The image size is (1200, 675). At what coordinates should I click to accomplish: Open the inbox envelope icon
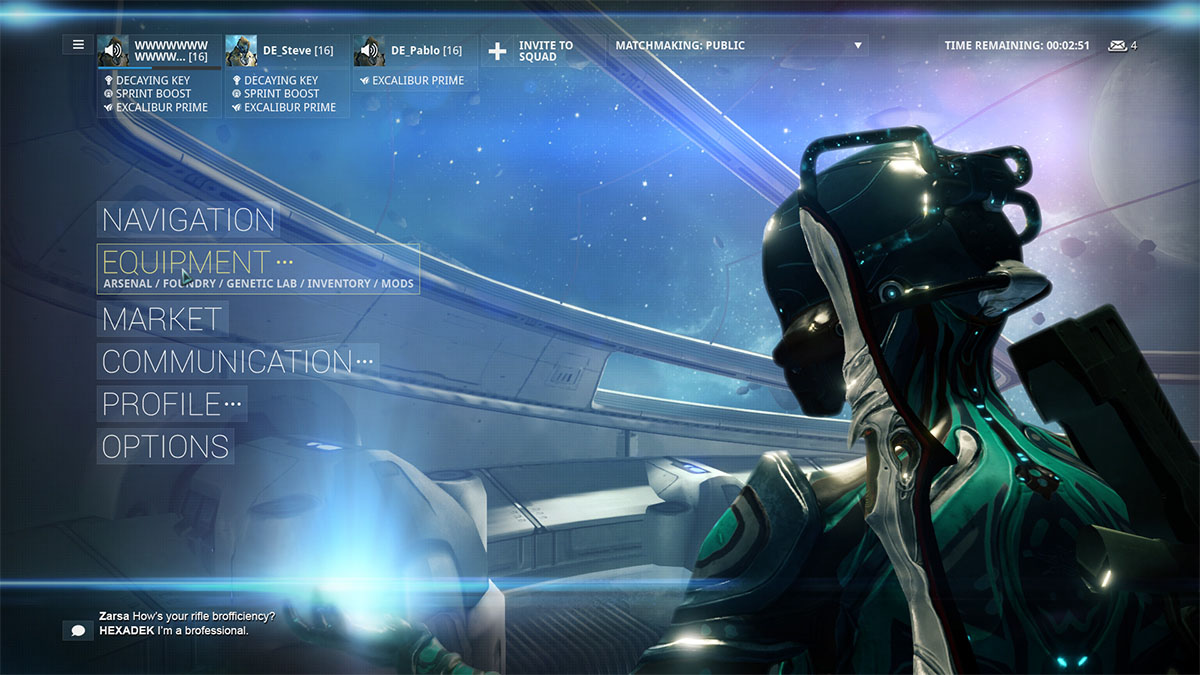1117,46
